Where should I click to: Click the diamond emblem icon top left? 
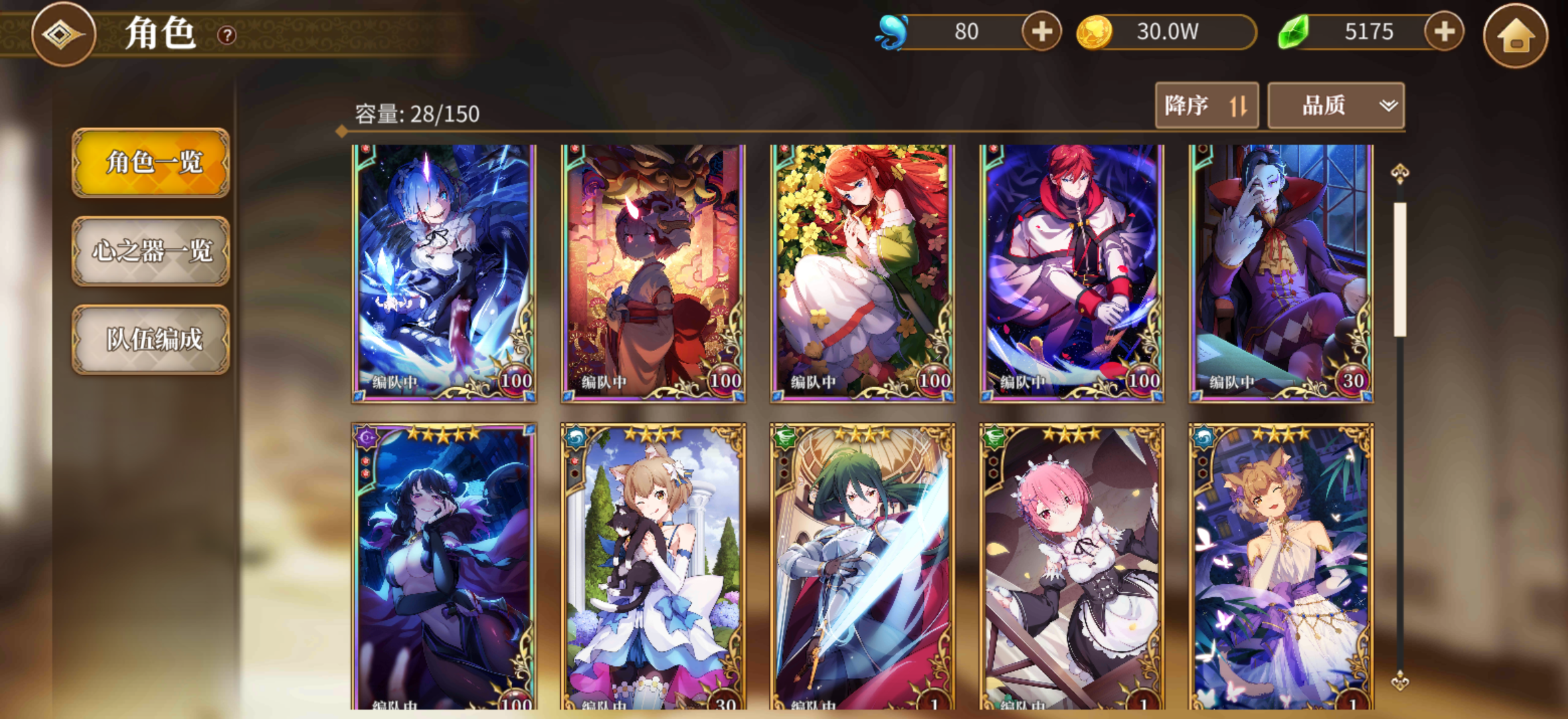[64, 35]
